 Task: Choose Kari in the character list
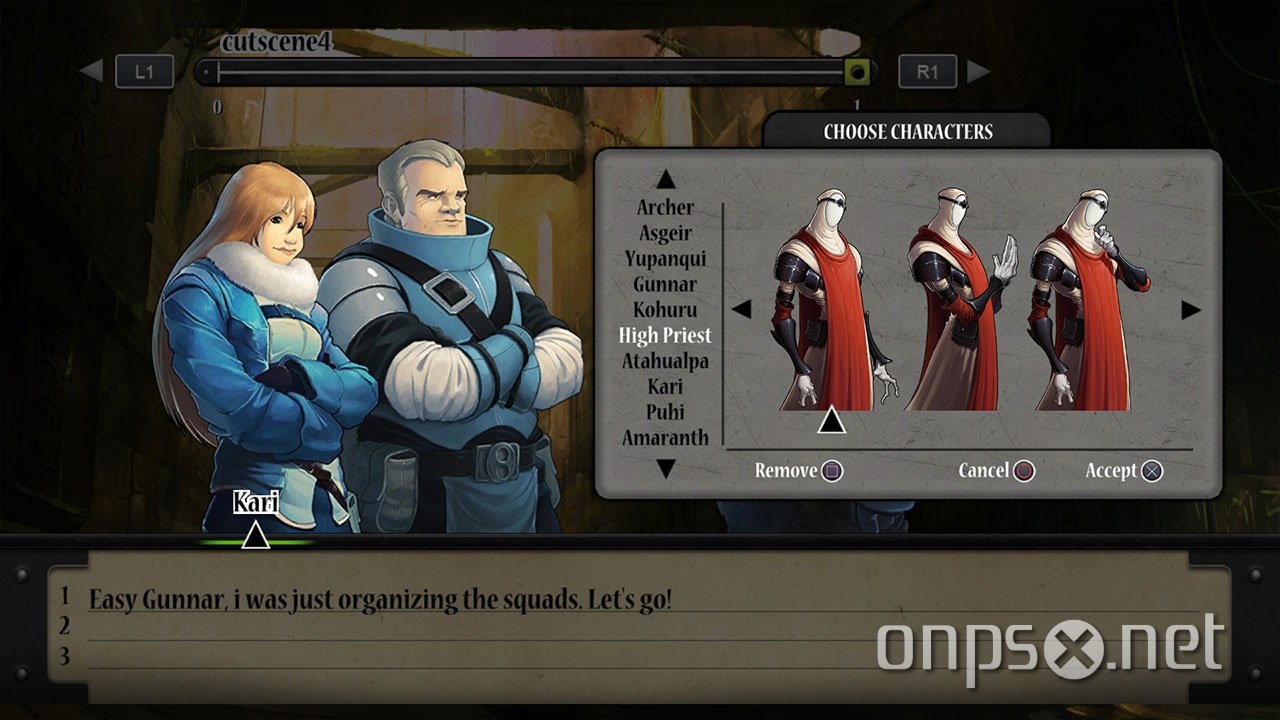(x=665, y=386)
